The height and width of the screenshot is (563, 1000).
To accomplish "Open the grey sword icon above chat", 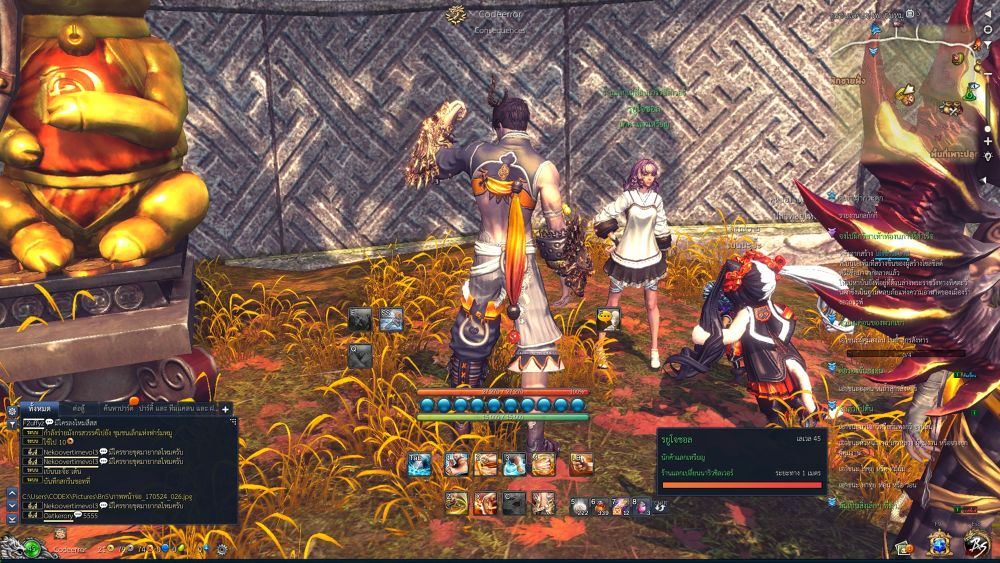I will (x=360, y=319).
